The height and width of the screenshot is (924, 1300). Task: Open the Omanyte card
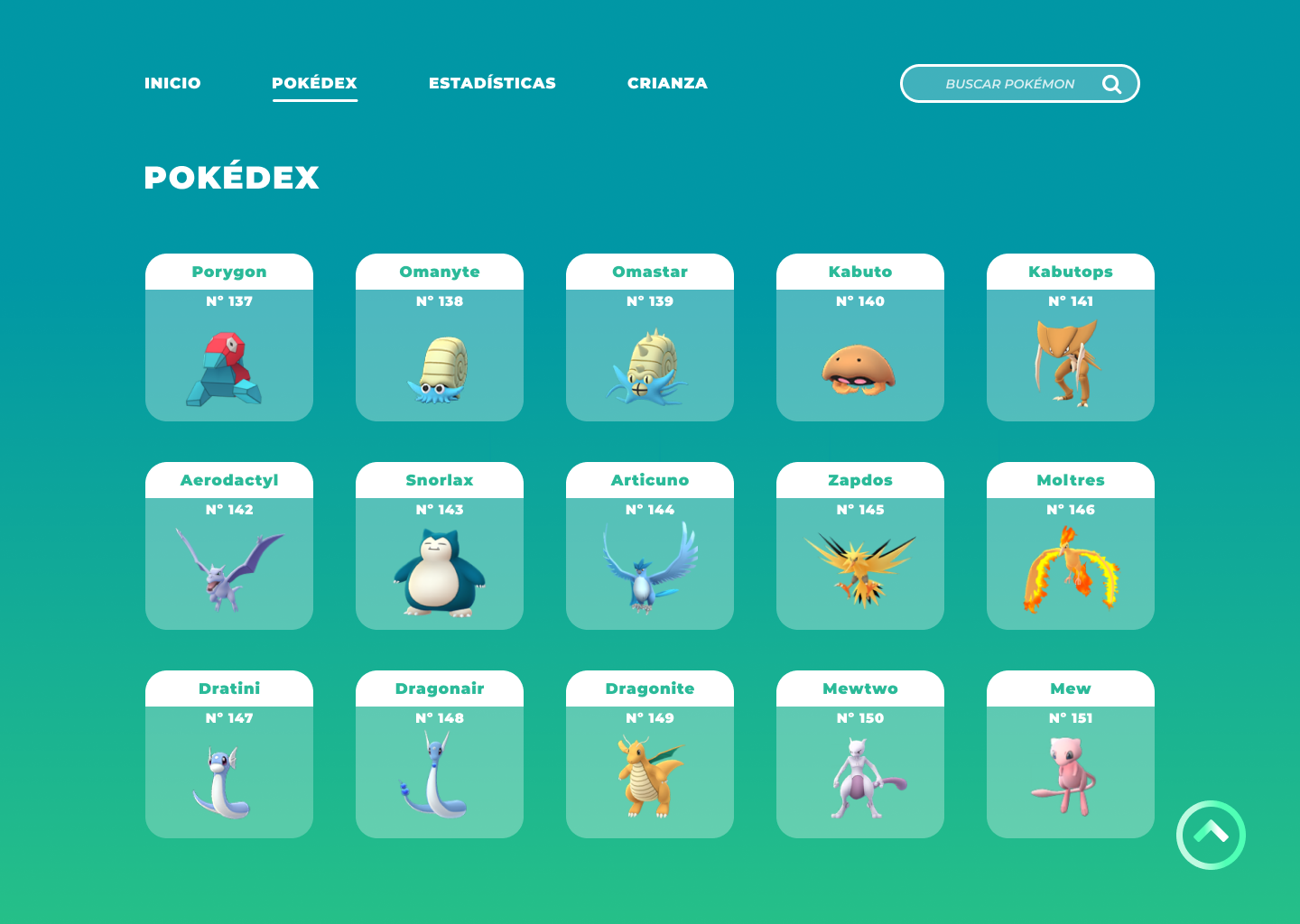pos(440,337)
